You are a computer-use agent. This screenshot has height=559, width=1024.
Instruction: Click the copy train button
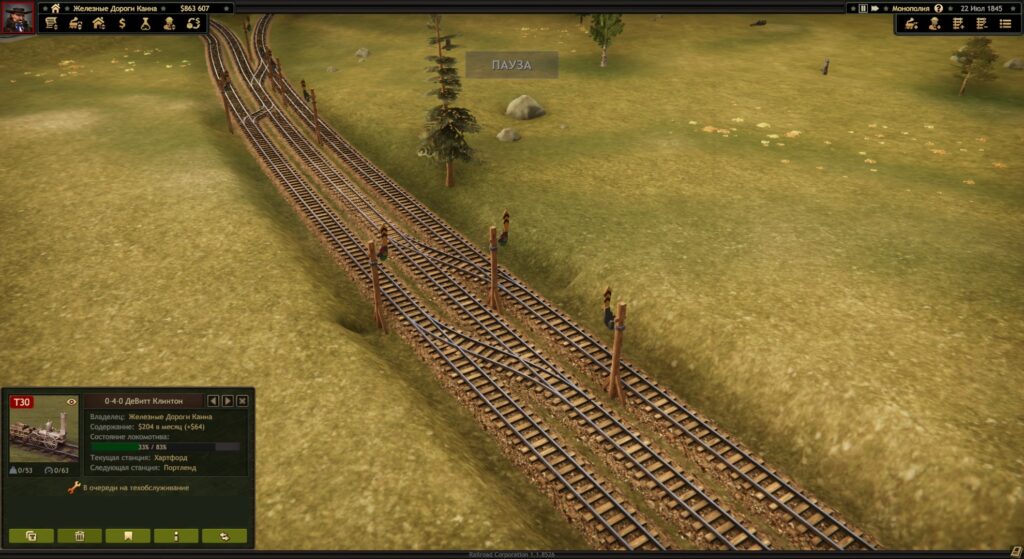pos(31,536)
